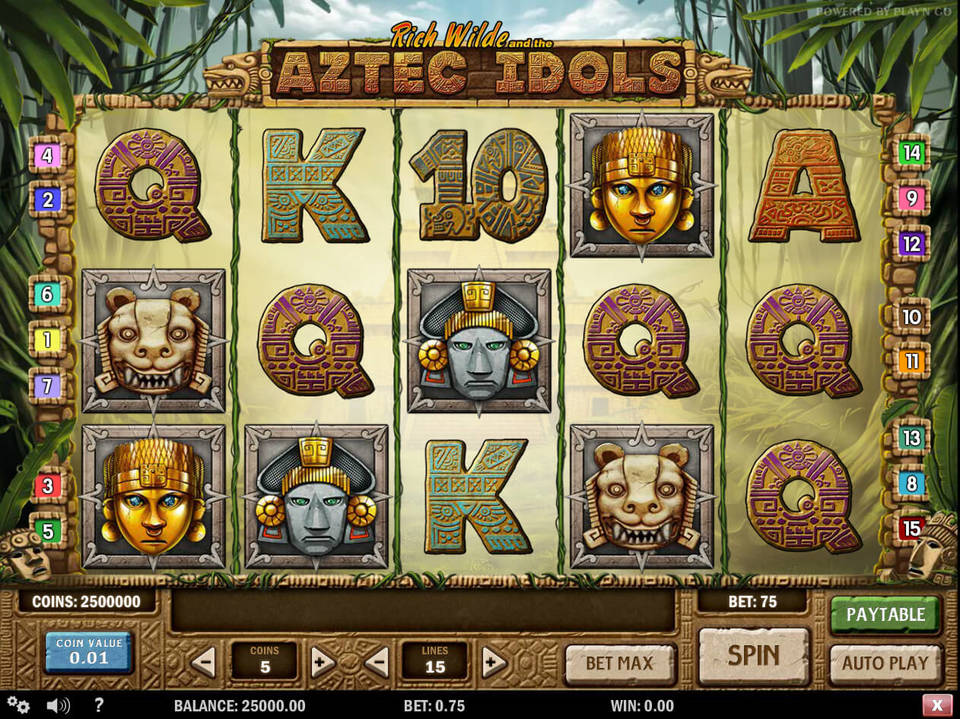Increase the number of coins
960x719 pixels.
[x=322, y=661]
